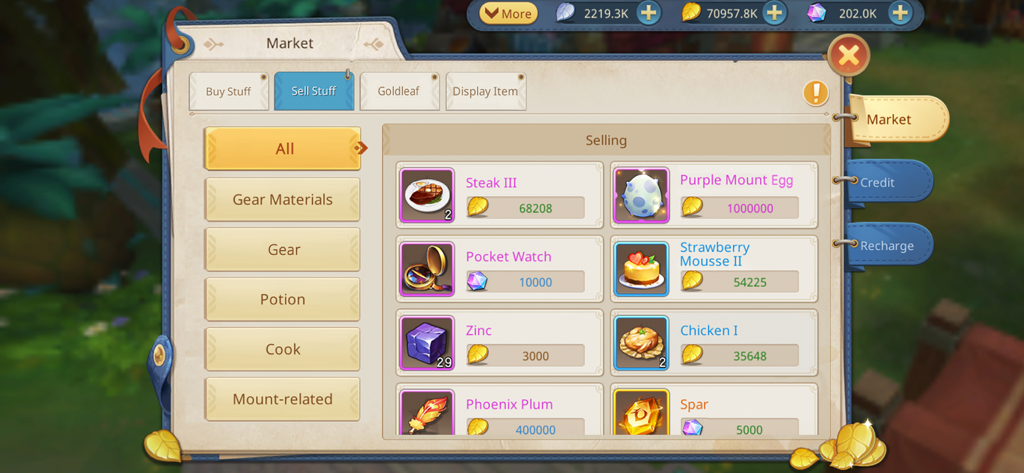Open the Goldleaf tab
This screenshot has height=473, width=1024.
398,91
